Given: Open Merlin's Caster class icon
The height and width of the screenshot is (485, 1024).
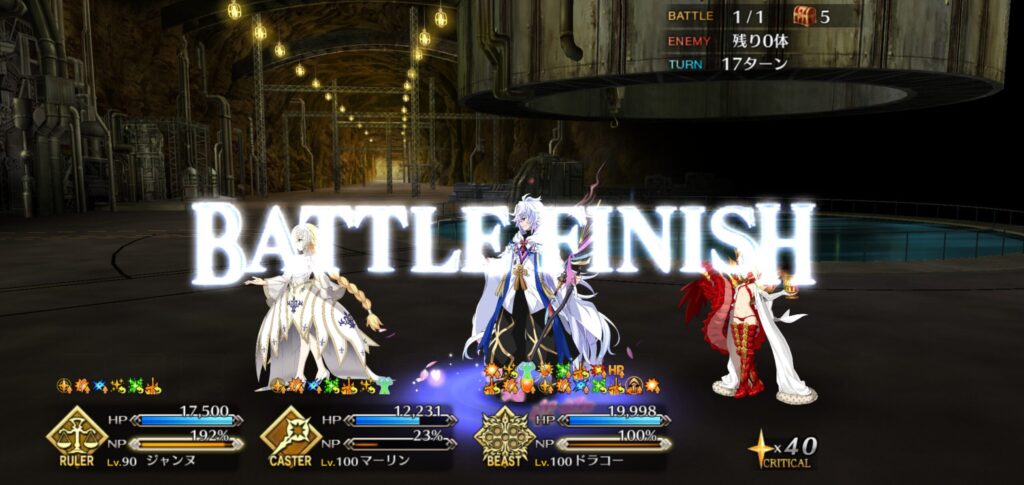Looking at the screenshot, I should pyautogui.click(x=290, y=432).
